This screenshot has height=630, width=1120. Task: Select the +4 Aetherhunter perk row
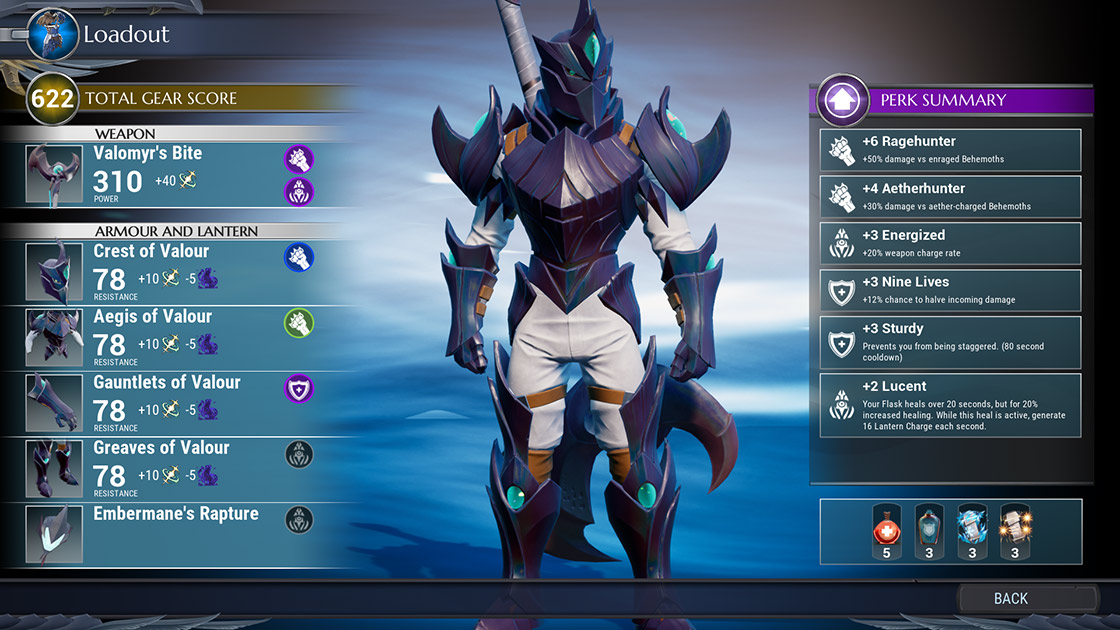tap(950, 197)
